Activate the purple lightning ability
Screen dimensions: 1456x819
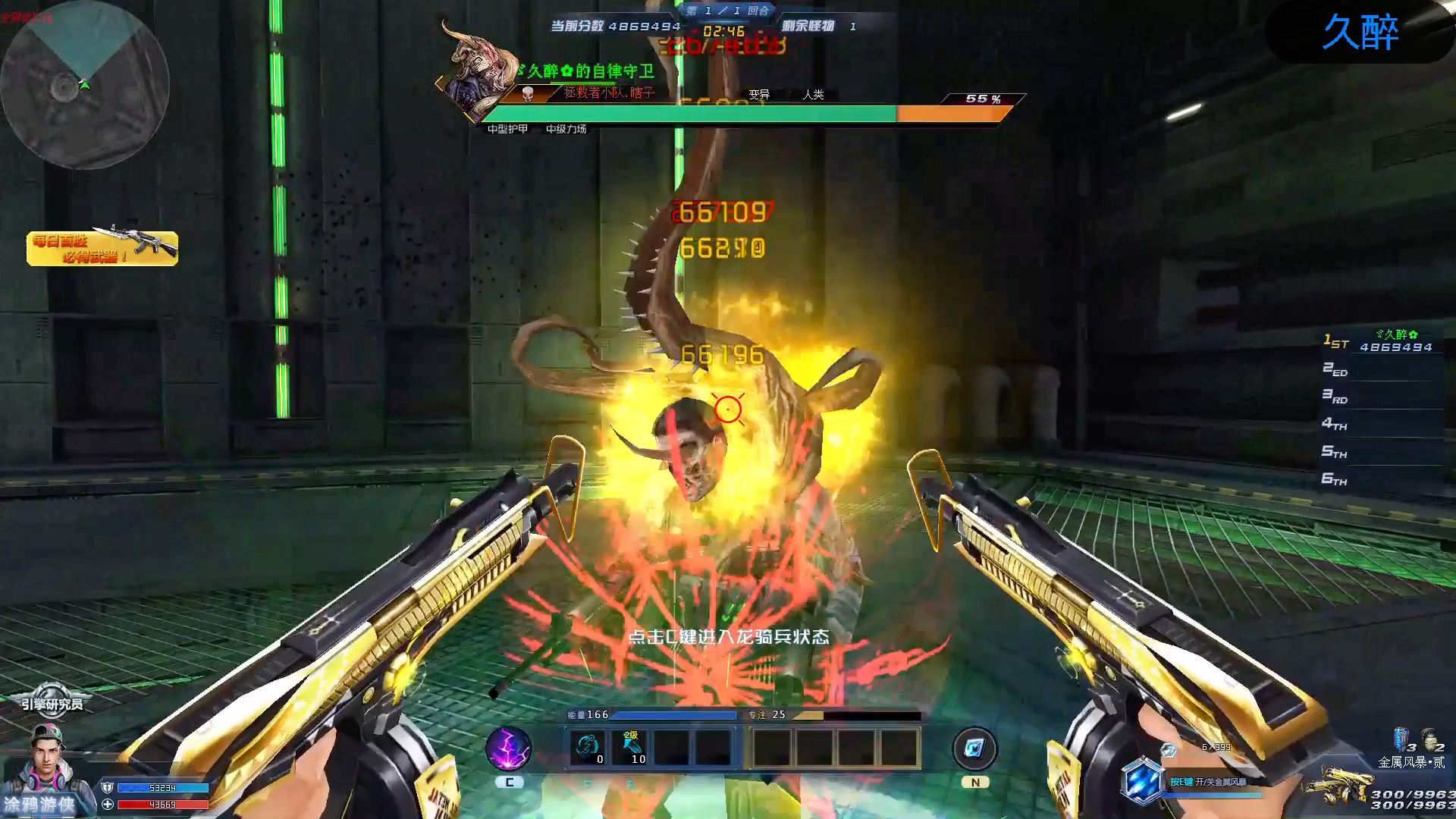(508, 748)
